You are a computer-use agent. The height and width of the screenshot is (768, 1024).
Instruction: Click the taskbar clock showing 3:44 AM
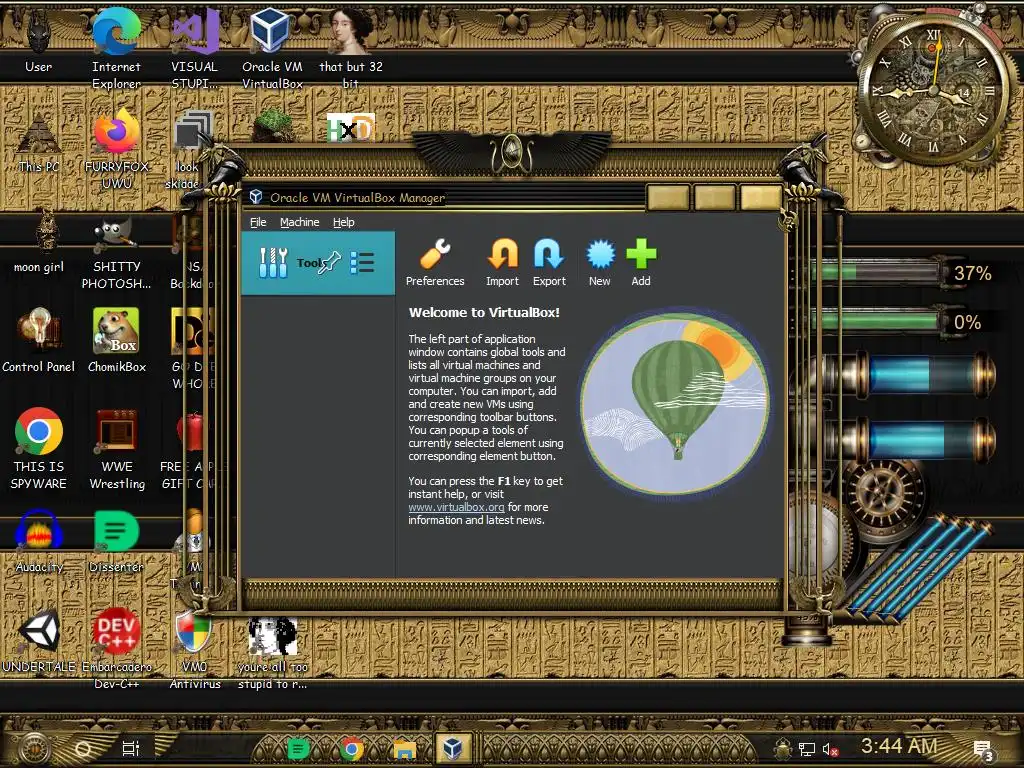click(x=898, y=746)
